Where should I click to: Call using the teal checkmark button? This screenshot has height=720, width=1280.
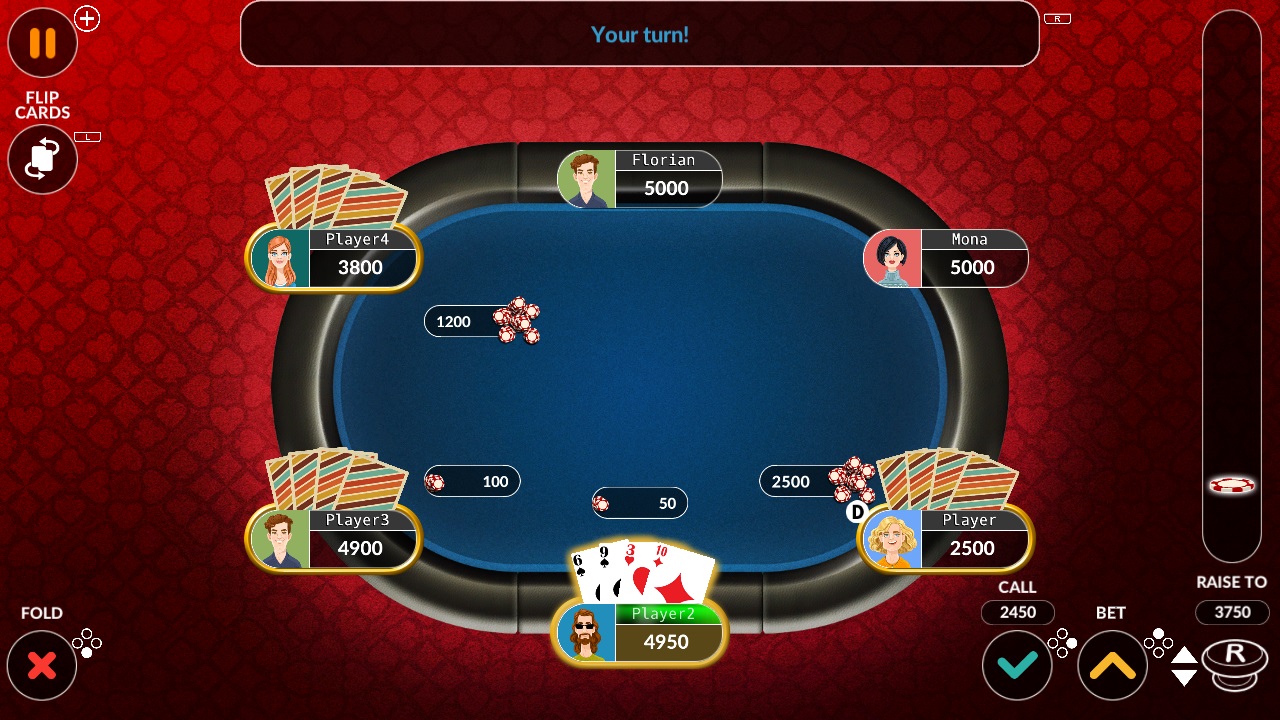tap(1017, 664)
